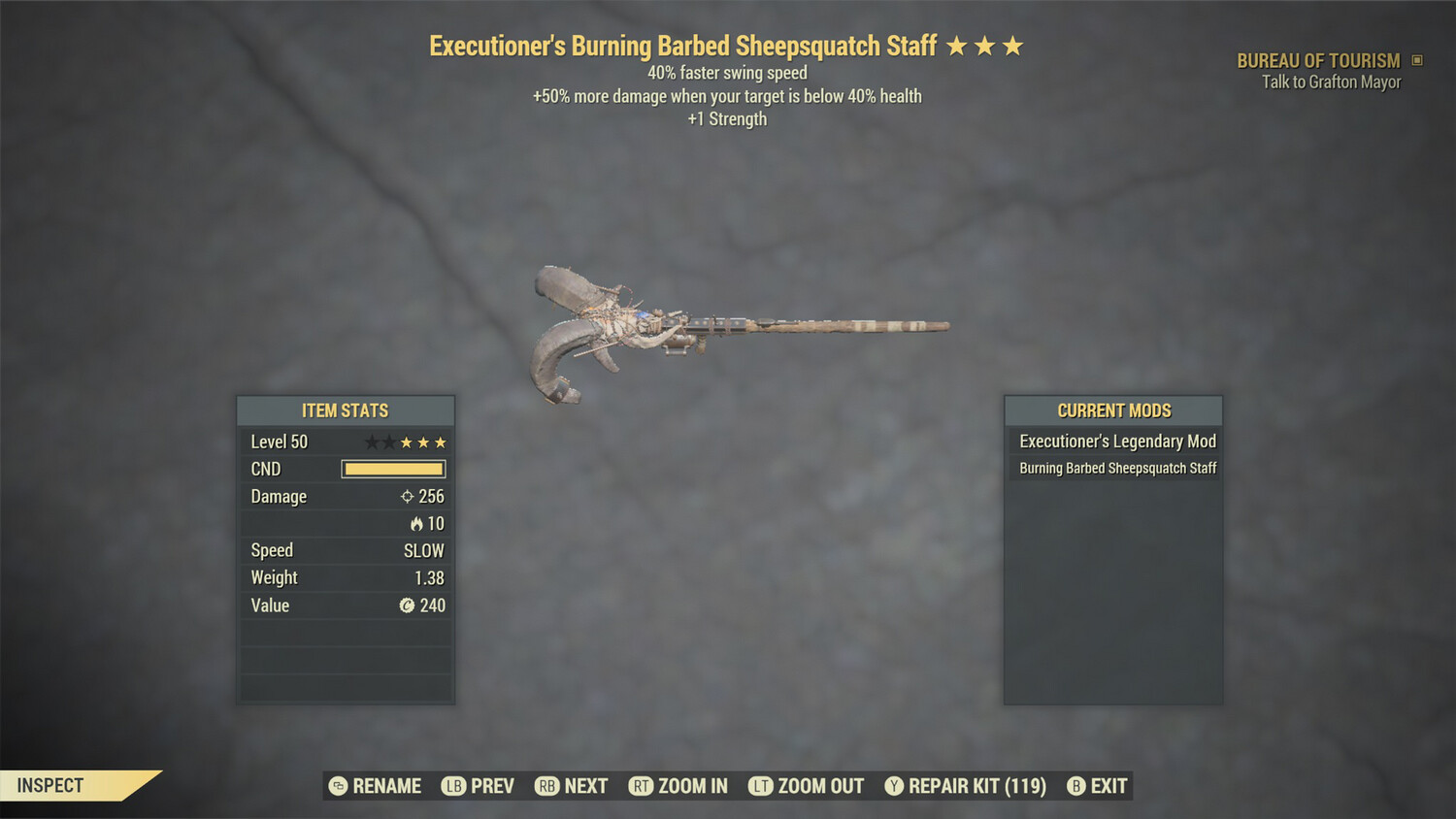
Task: Click the caps icon next to Value 240
Action: click(x=408, y=606)
